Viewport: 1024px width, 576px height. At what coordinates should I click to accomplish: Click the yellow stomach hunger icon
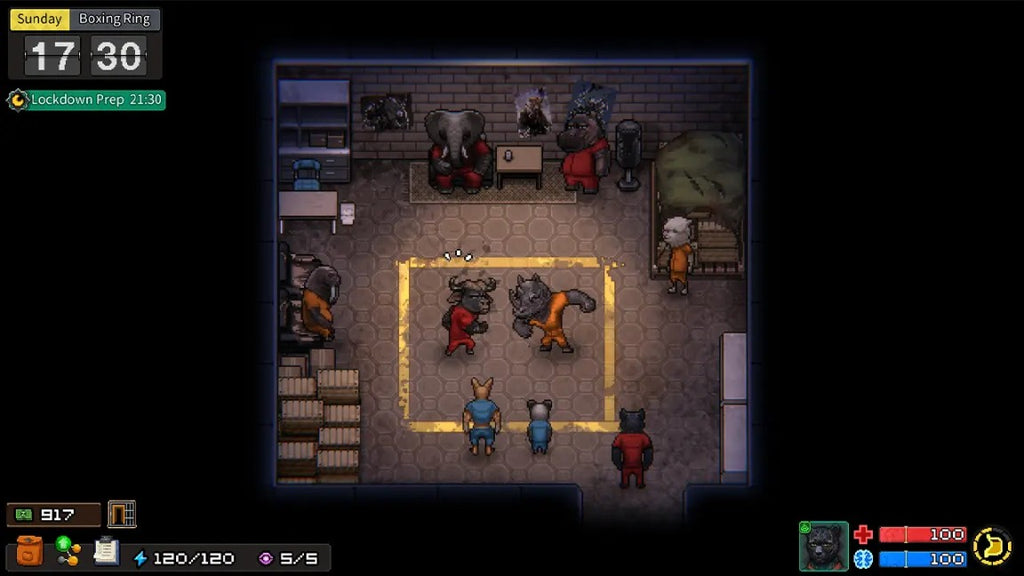[x=992, y=546]
